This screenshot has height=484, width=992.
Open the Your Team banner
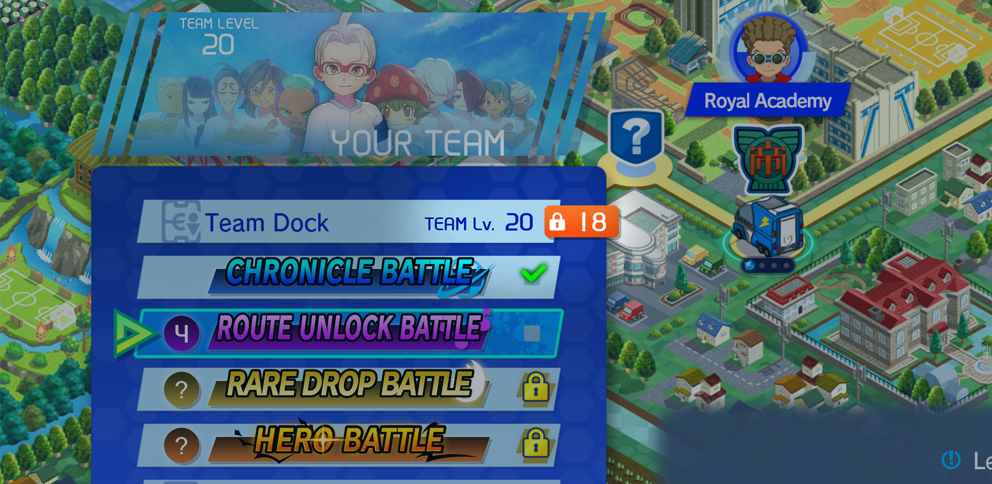click(360, 90)
